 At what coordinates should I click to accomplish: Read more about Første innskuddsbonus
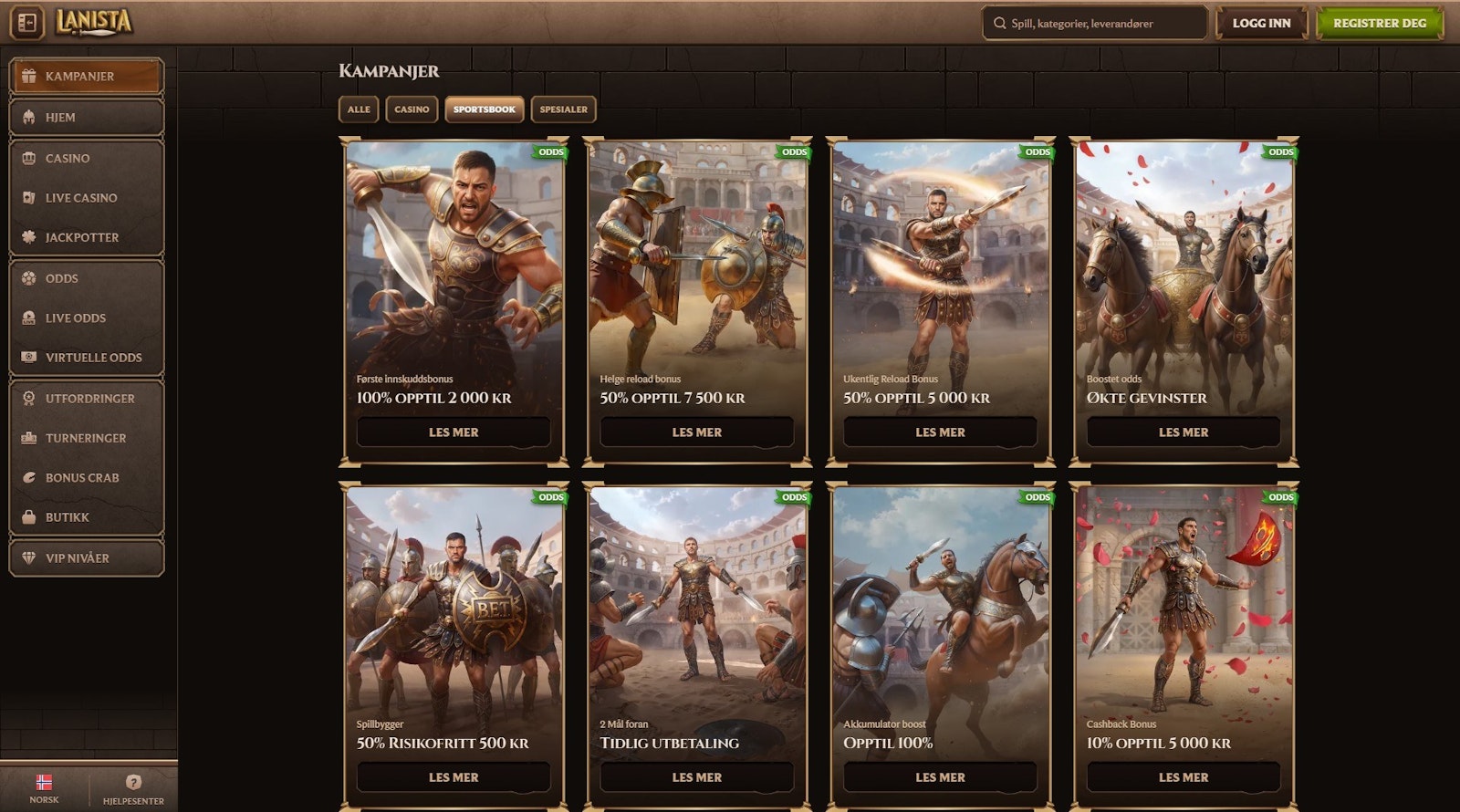pos(454,432)
